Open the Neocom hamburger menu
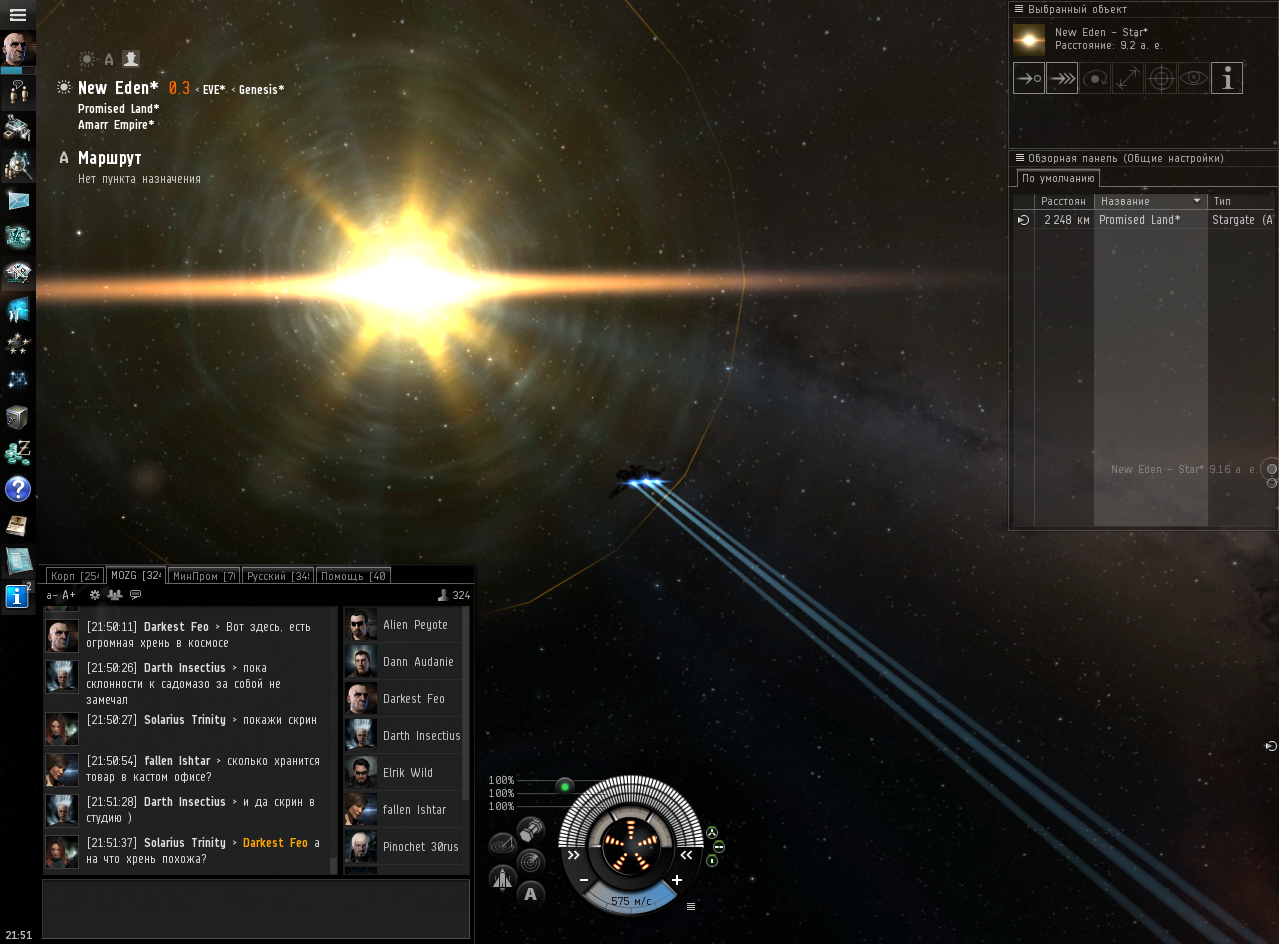 tap(17, 15)
